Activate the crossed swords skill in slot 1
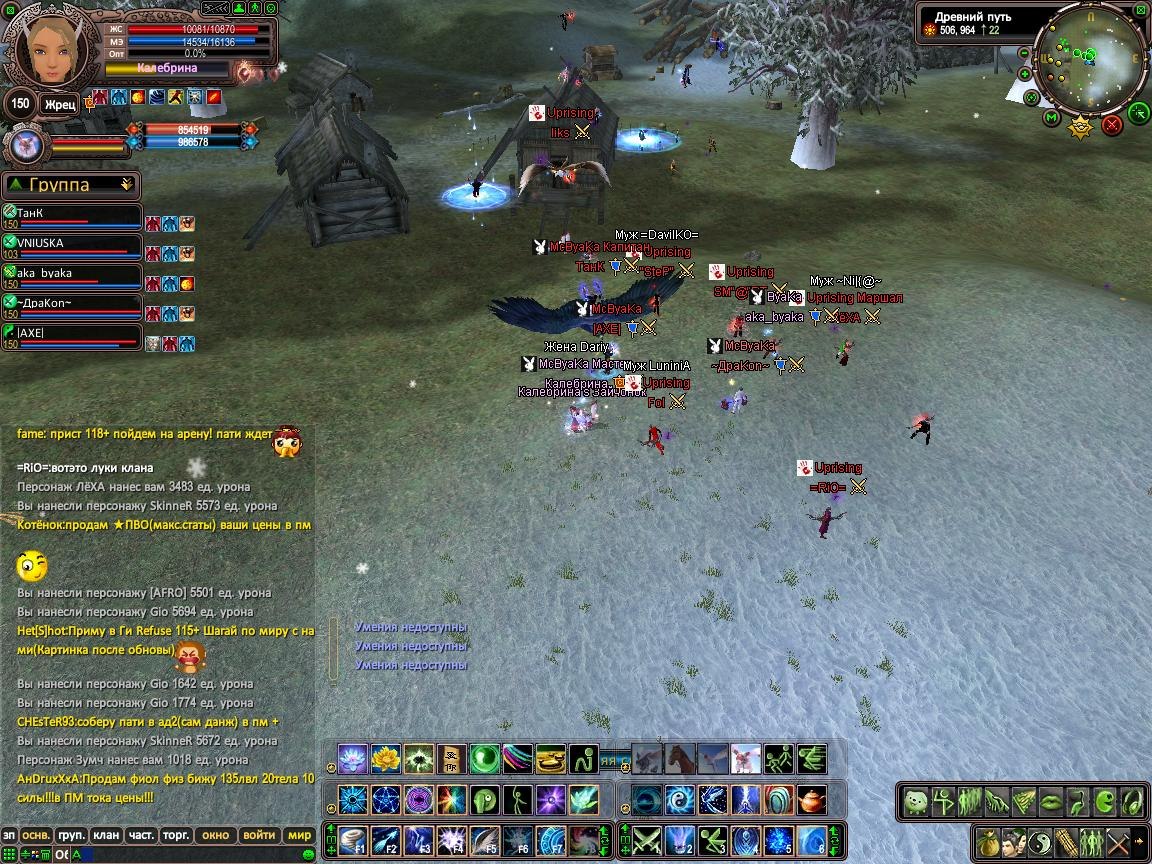 coord(648,840)
